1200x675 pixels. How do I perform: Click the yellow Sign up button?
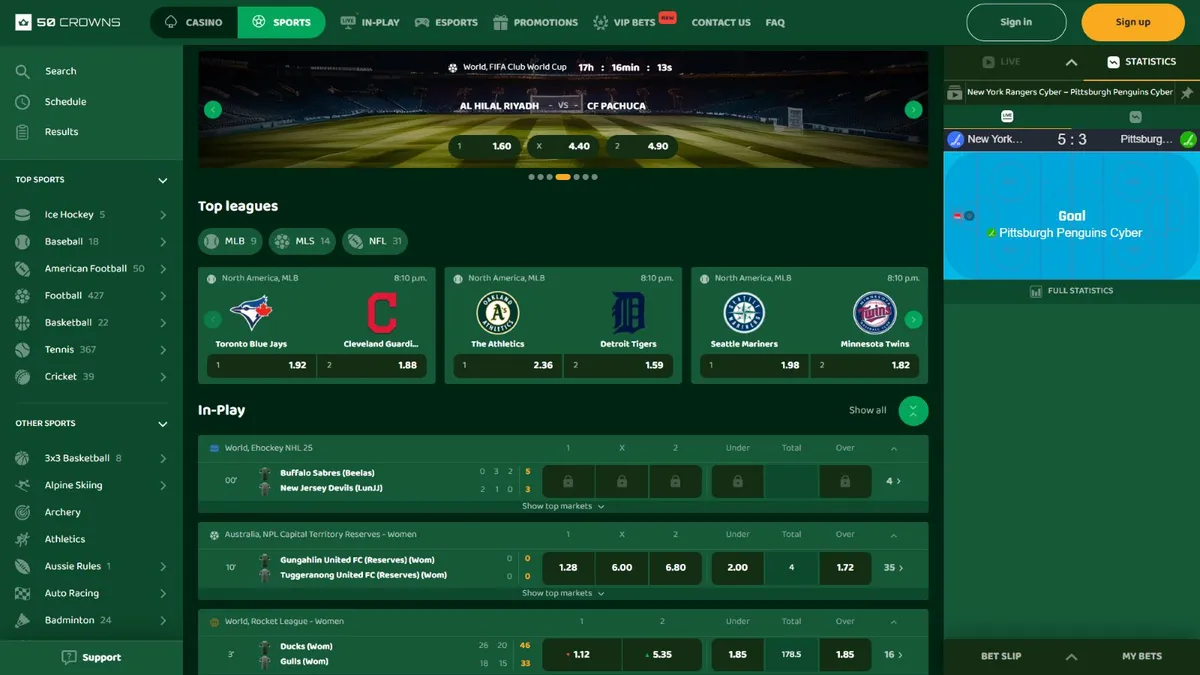(1132, 22)
